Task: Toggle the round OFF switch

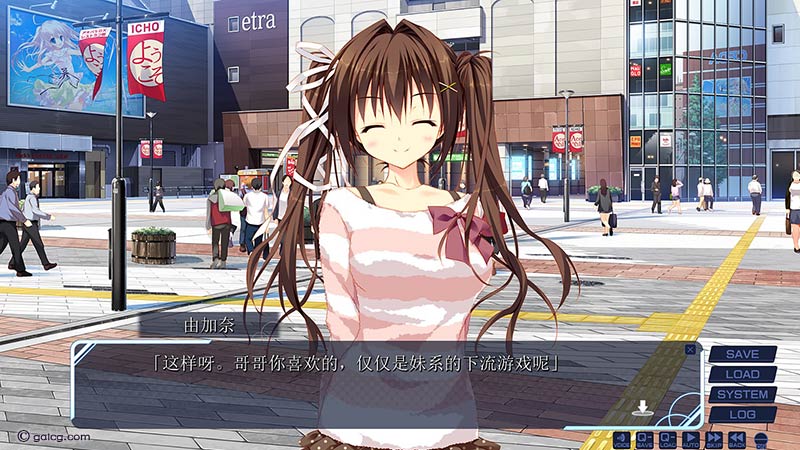Action: [x=761, y=439]
